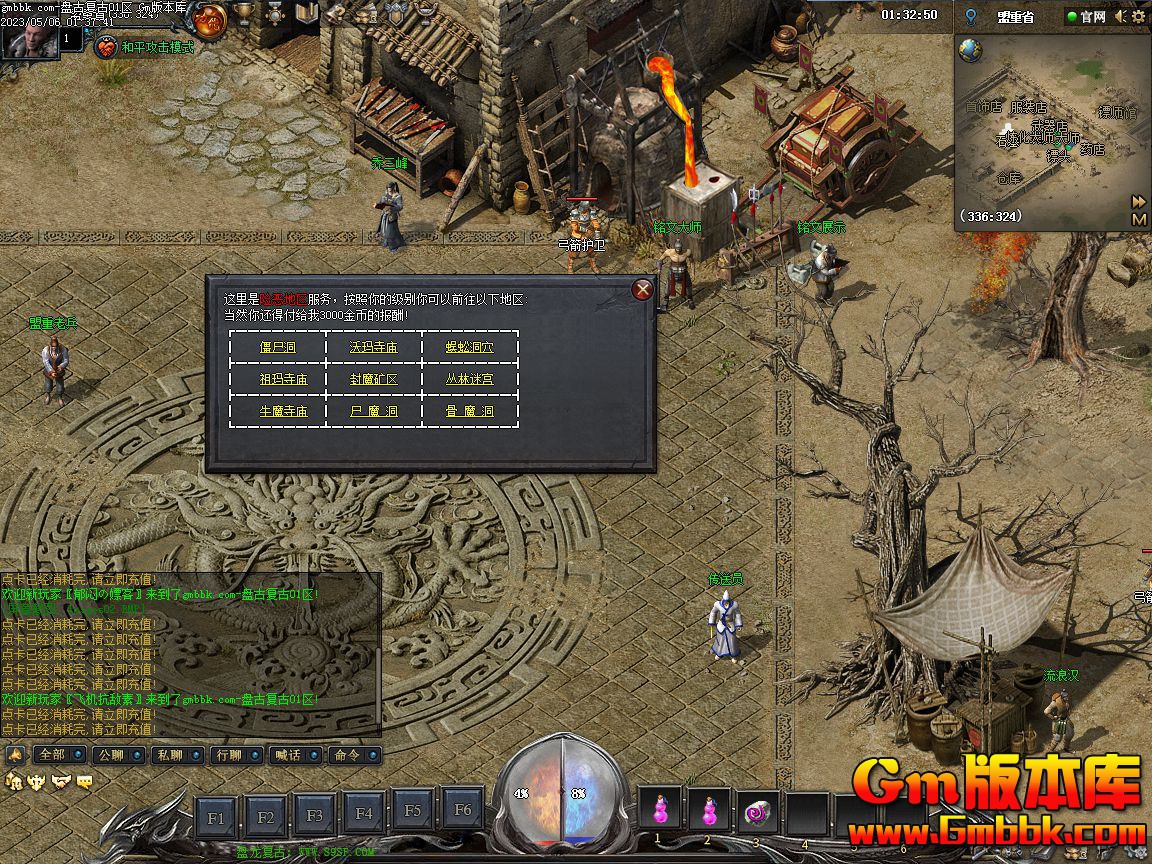Toggle the 和平攻击模式 attack mode icon
This screenshot has height=864, width=1152.
(106, 46)
